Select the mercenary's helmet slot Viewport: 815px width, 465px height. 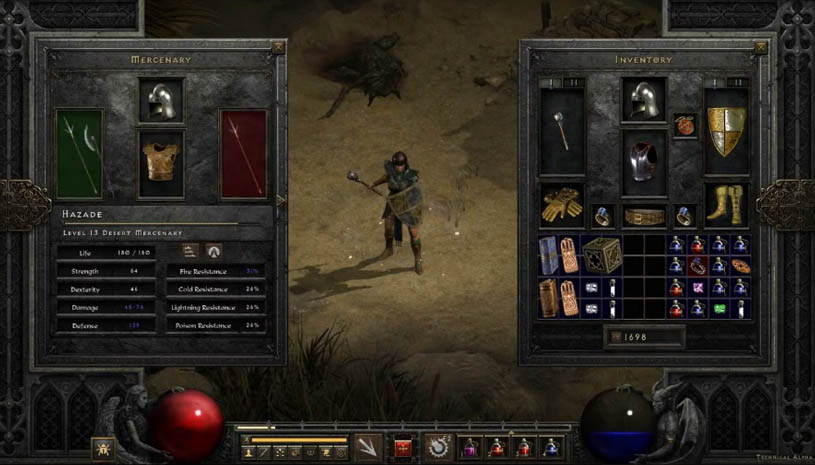[161, 101]
